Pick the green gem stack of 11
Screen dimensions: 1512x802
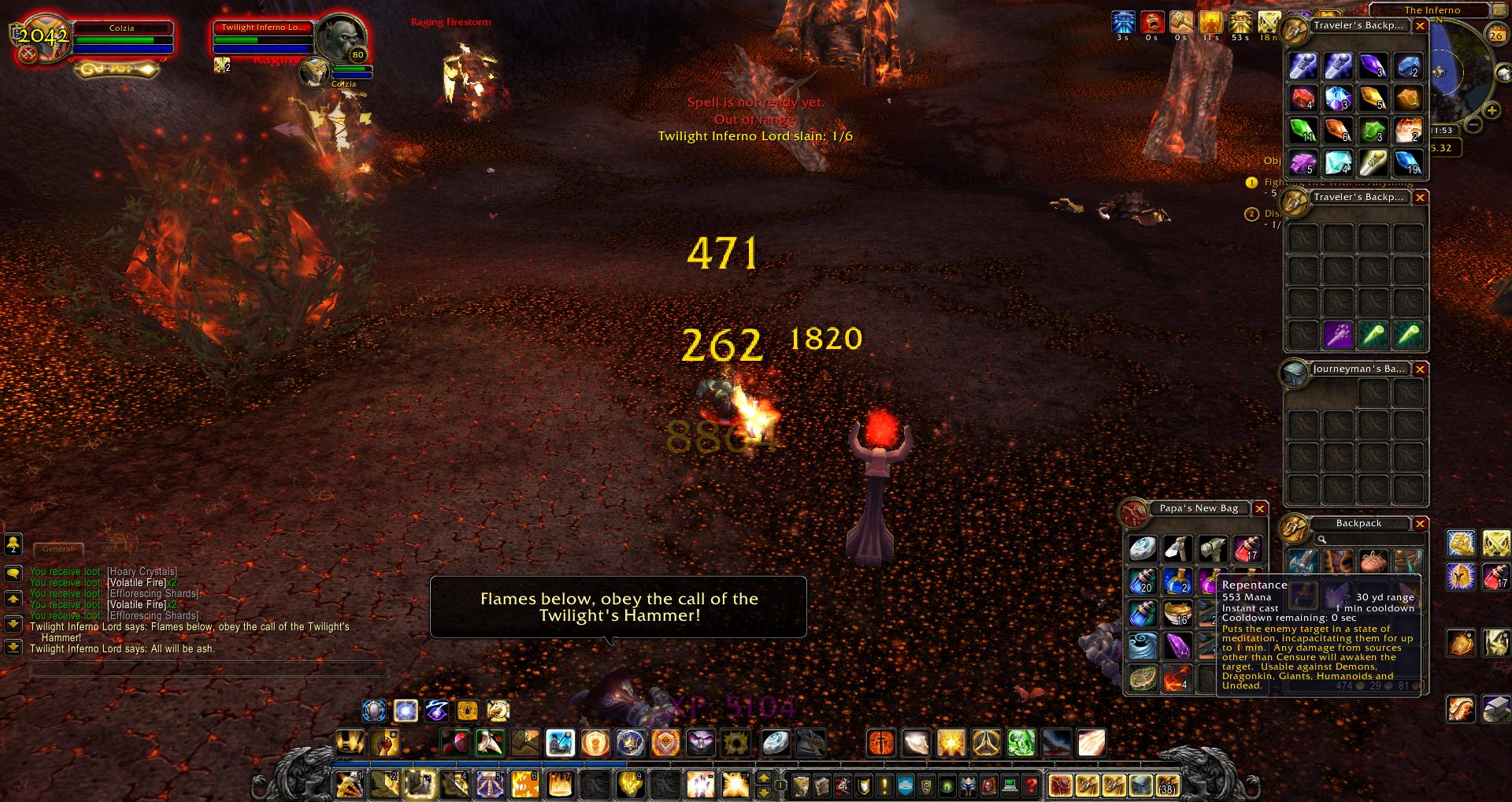1303,130
